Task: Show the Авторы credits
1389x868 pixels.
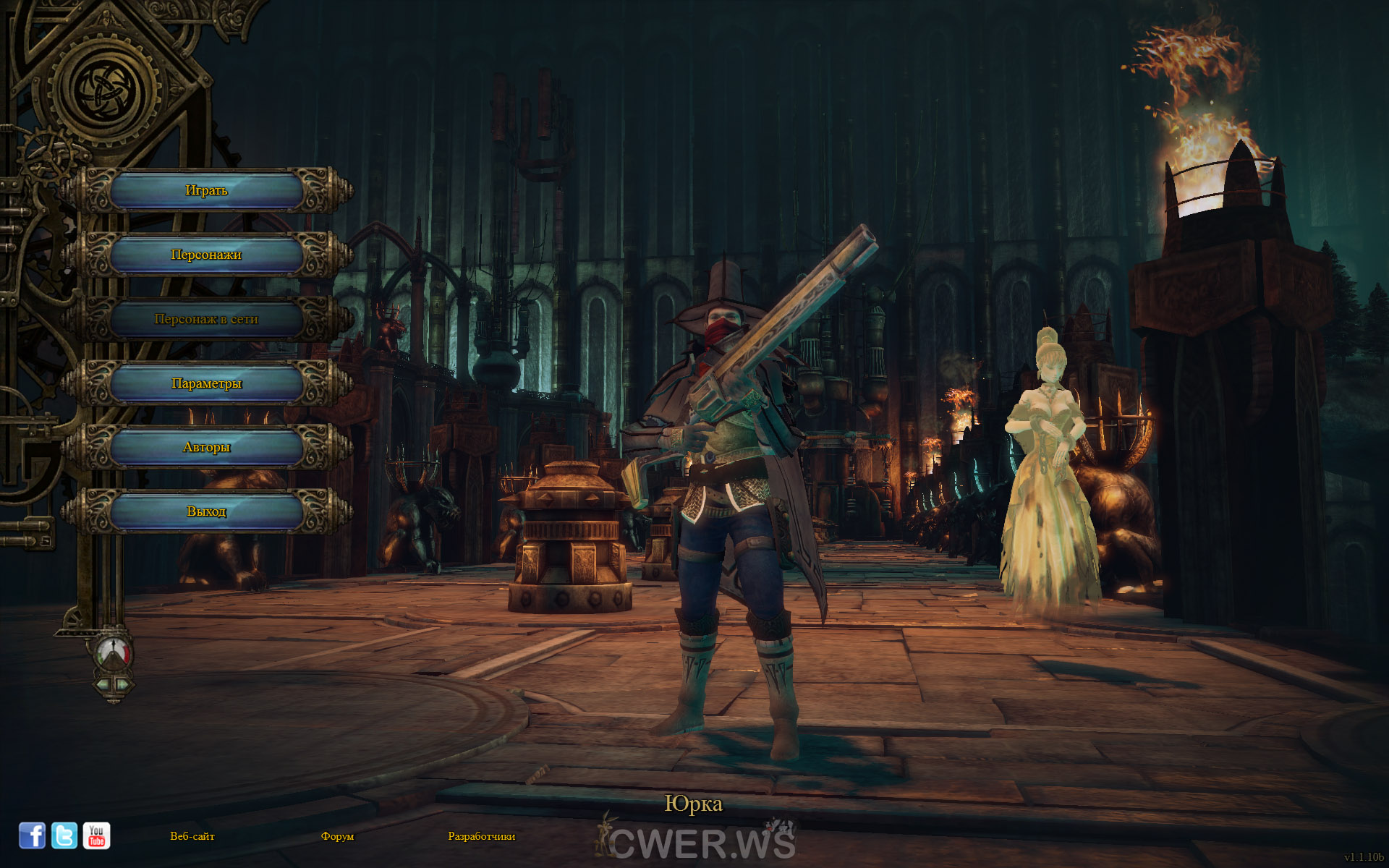Action: pos(206,447)
